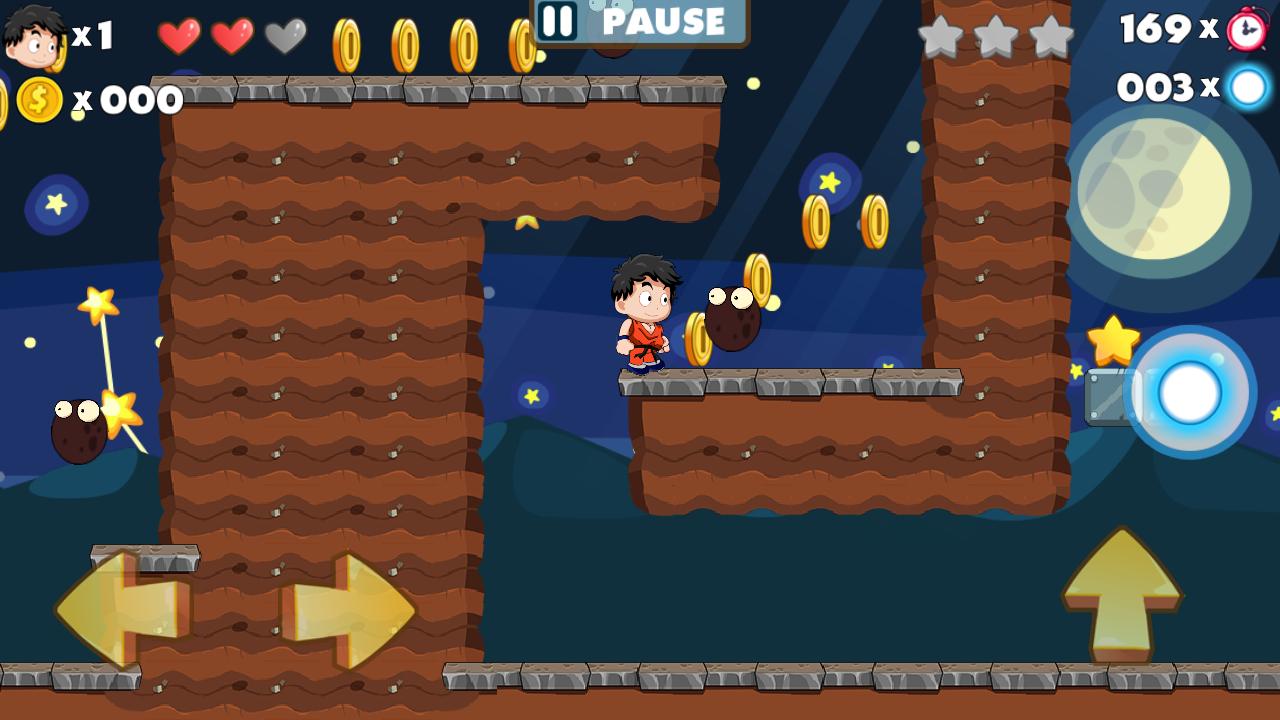This screenshot has width=1280, height=720.
Task: Click the alarm clock timer icon
Action: [x=1245, y=30]
